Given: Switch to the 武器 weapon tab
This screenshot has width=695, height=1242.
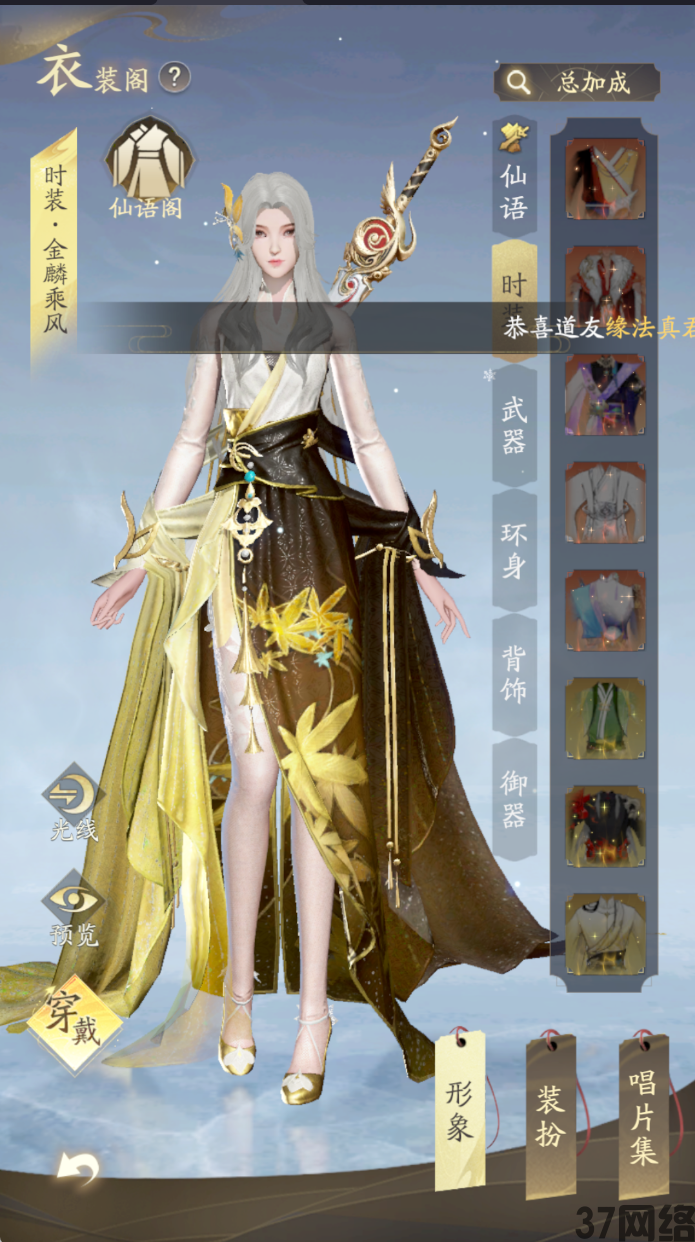Looking at the screenshot, I should click(x=514, y=424).
